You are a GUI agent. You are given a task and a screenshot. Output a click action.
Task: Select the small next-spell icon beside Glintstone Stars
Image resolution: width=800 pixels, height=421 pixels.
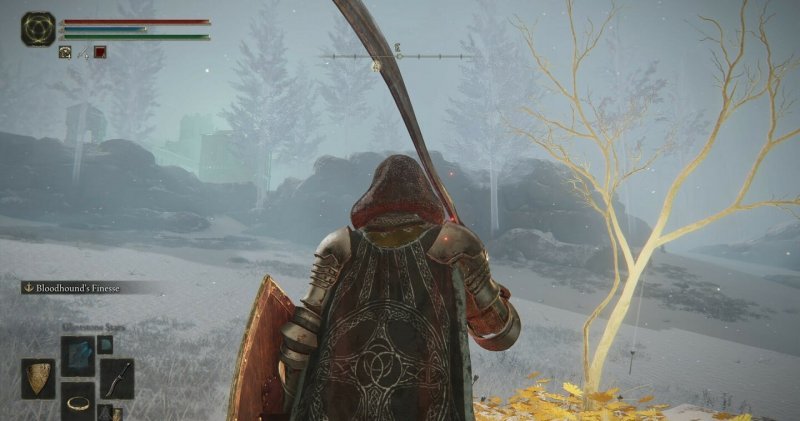tap(105, 344)
